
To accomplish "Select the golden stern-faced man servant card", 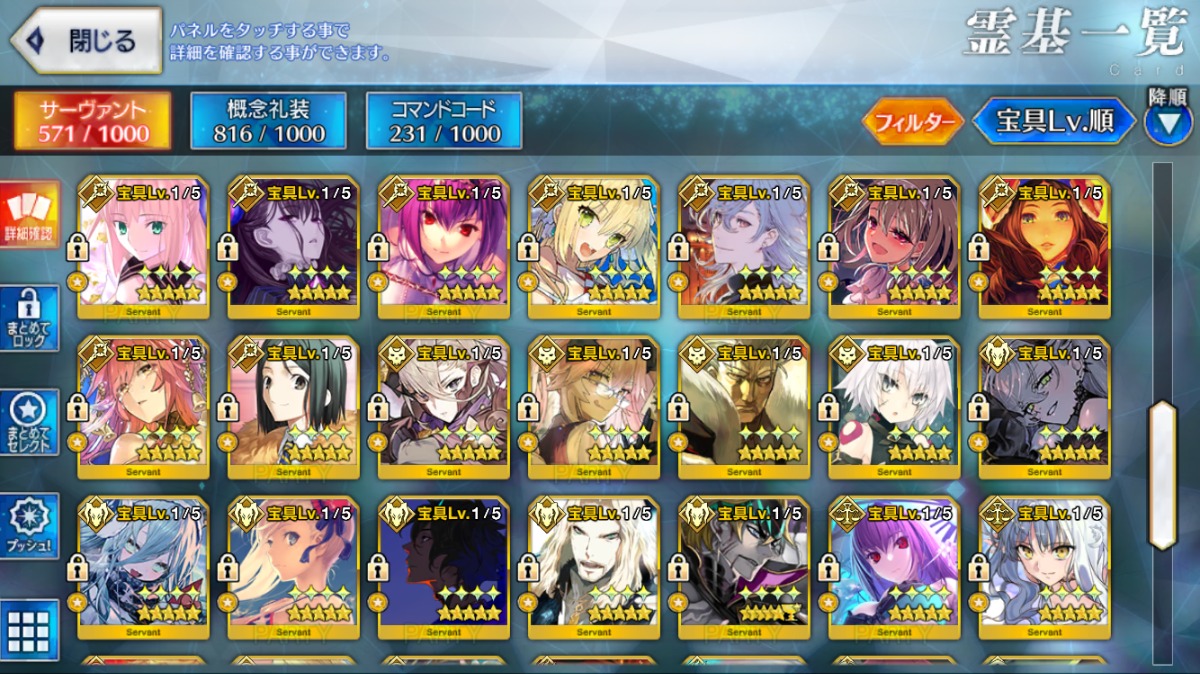I will coord(744,407).
